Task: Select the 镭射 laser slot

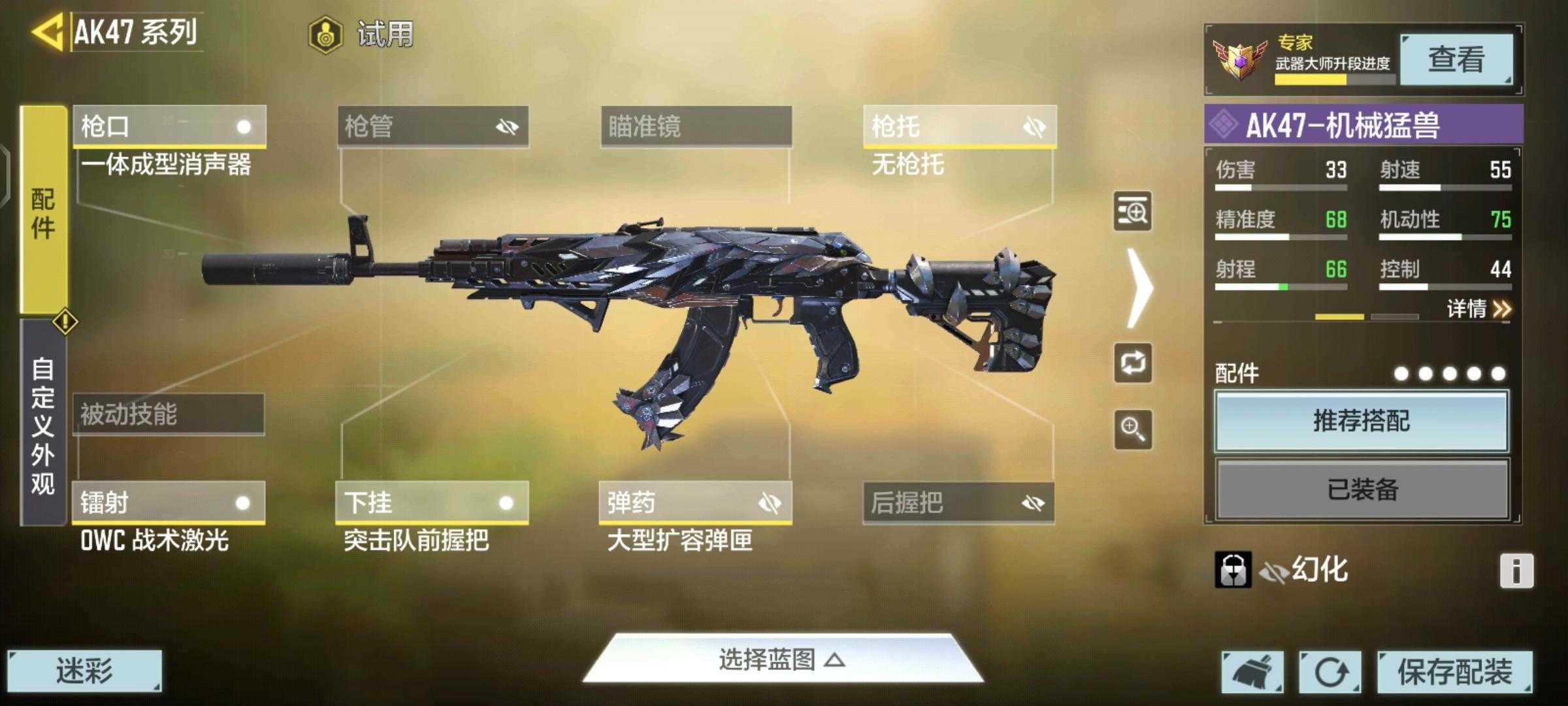Action: coord(169,503)
